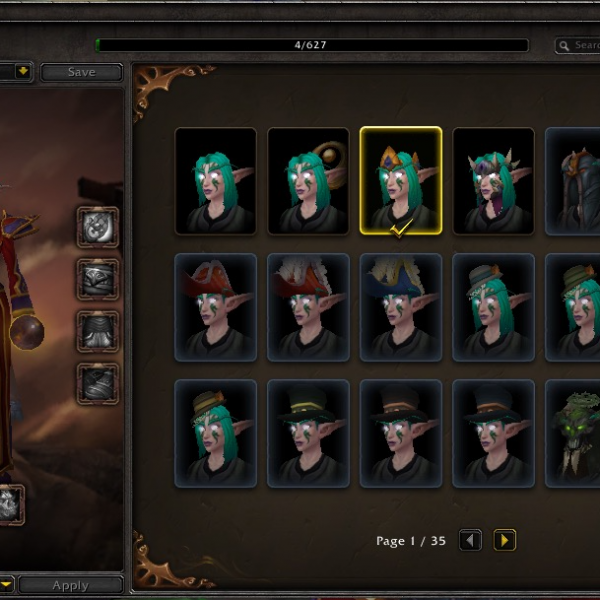Return to the previous appearance page

tap(470, 541)
